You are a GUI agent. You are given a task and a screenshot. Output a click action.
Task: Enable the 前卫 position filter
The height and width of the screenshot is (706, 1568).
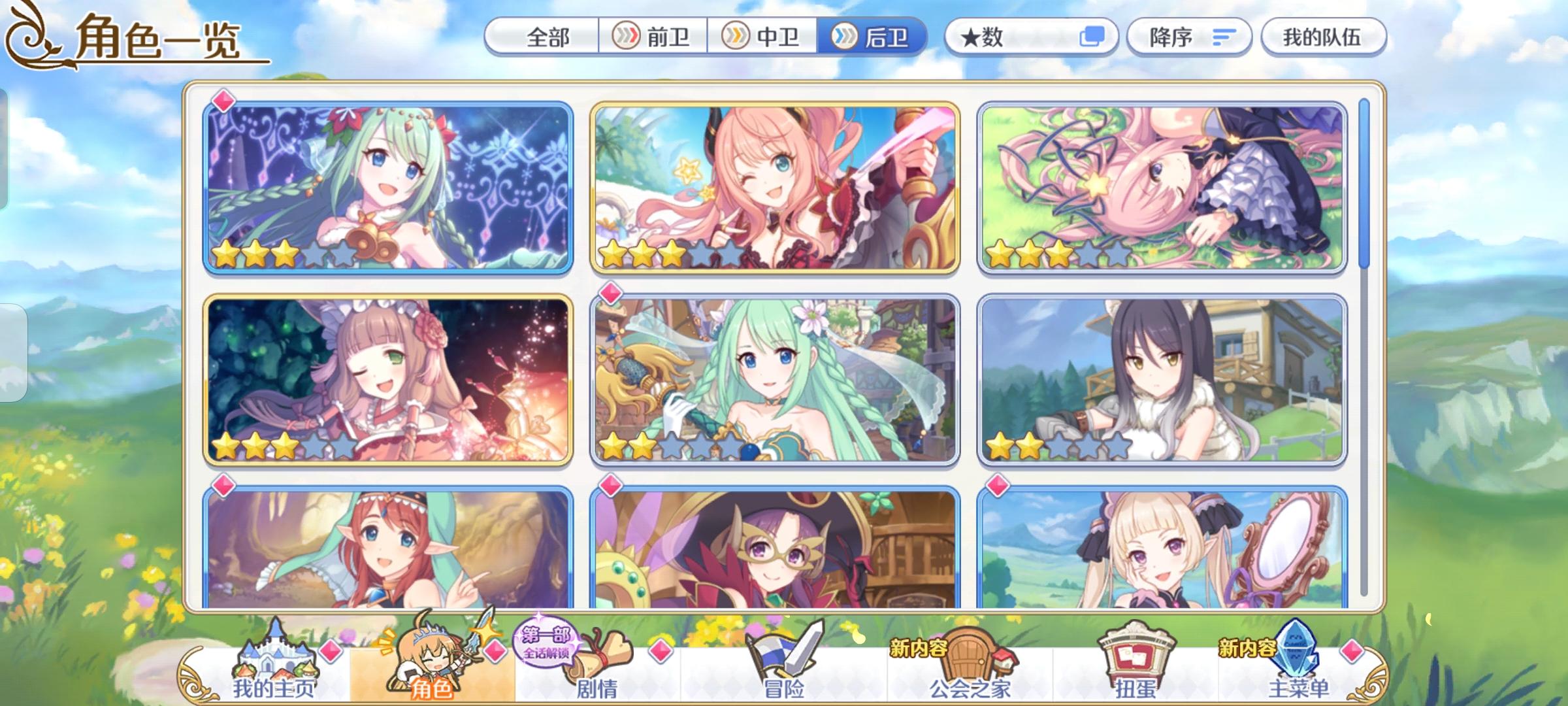654,38
